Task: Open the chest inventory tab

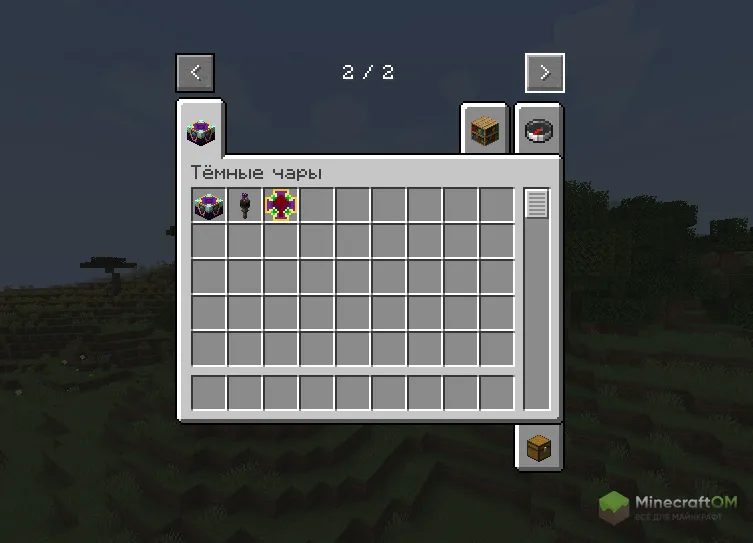Action: click(x=538, y=446)
